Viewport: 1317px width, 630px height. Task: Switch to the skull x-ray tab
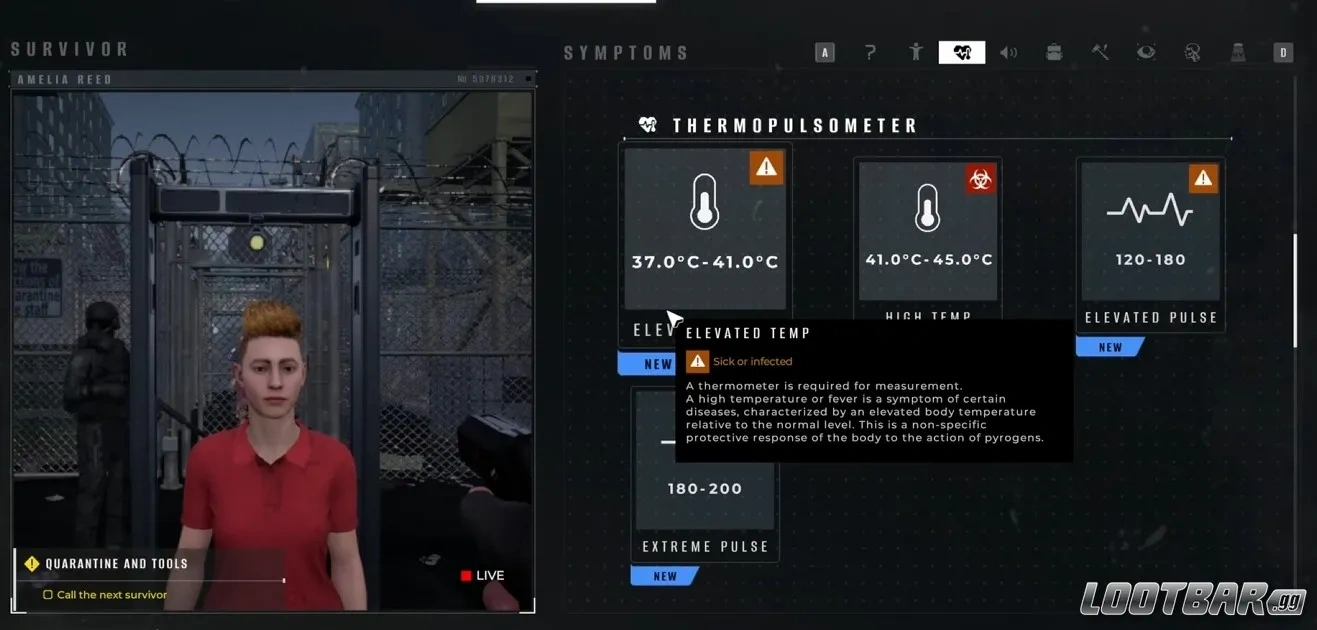tap(1192, 53)
